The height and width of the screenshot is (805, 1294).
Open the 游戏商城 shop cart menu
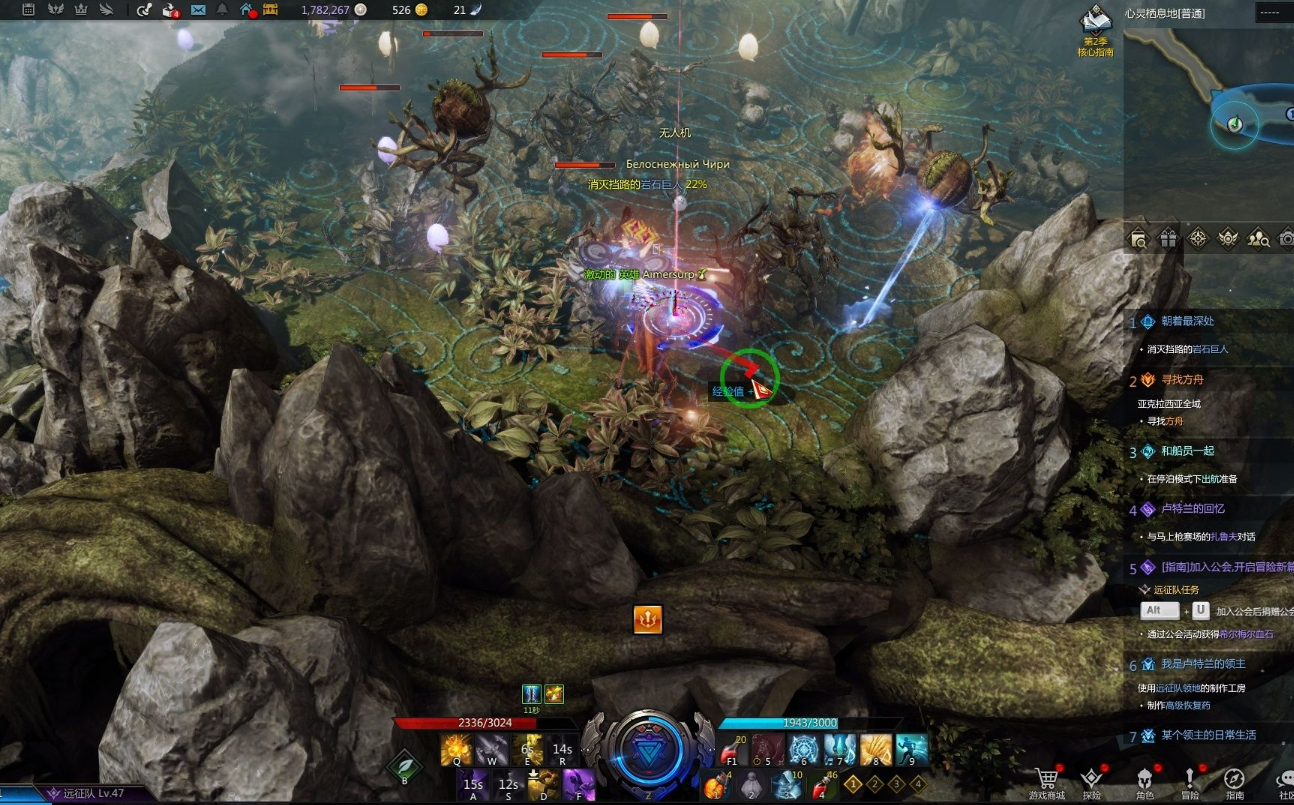pyautogui.click(x=1047, y=780)
